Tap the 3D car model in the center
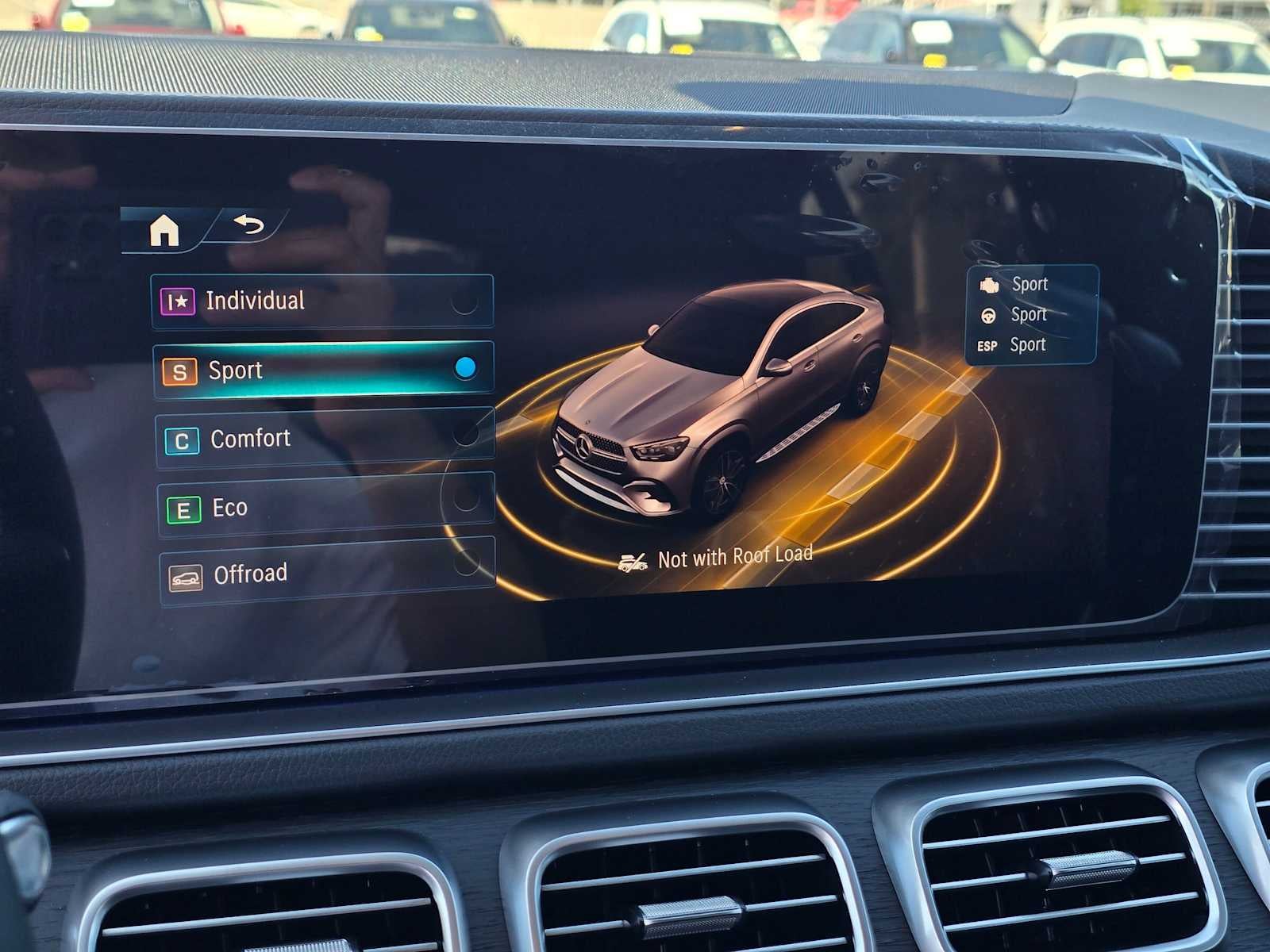The width and height of the screenshot is (1270, 952). click(x=722, y=397)
